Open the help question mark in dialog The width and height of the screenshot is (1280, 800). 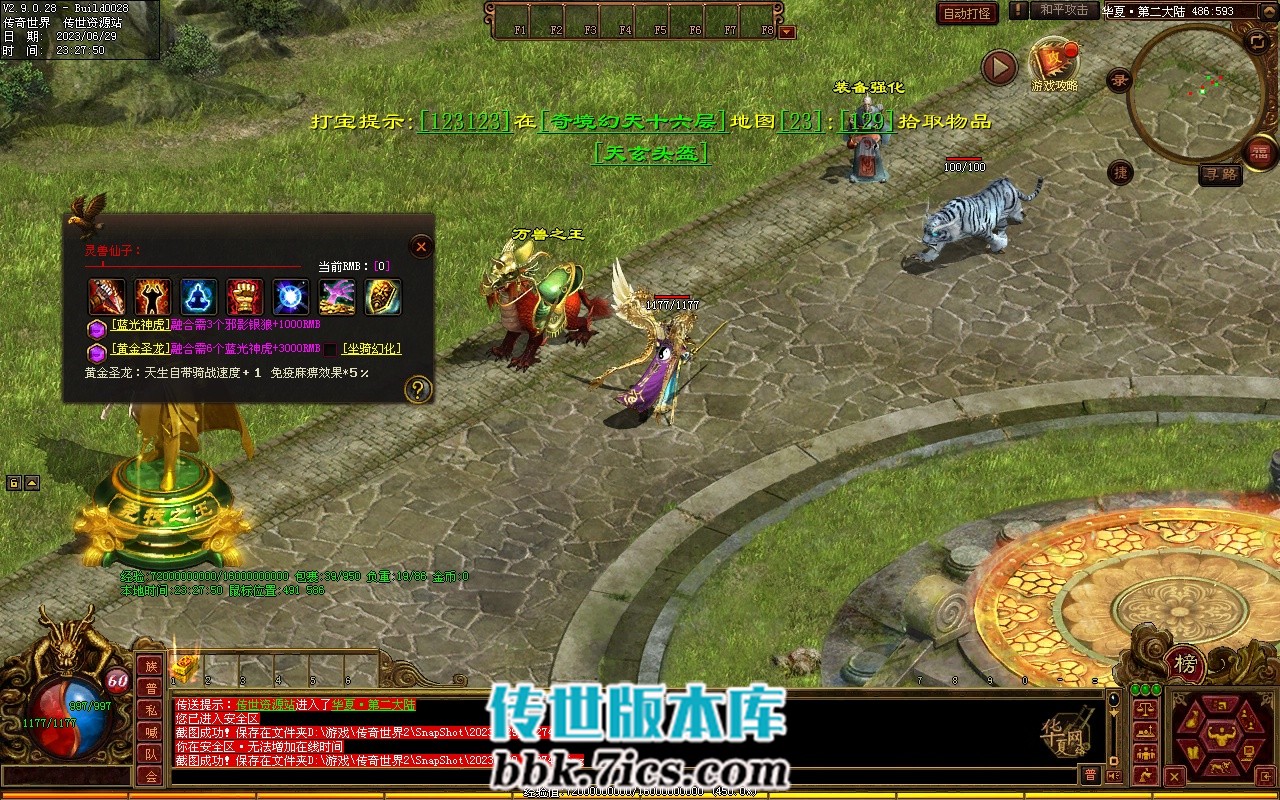point(417,390)
